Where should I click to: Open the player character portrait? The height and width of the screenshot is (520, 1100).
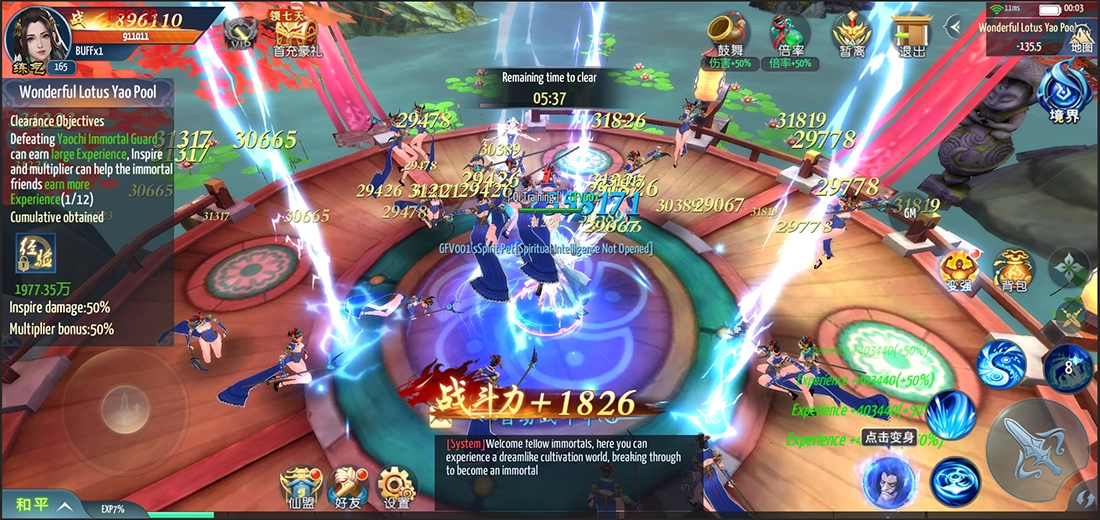point(32,33)
